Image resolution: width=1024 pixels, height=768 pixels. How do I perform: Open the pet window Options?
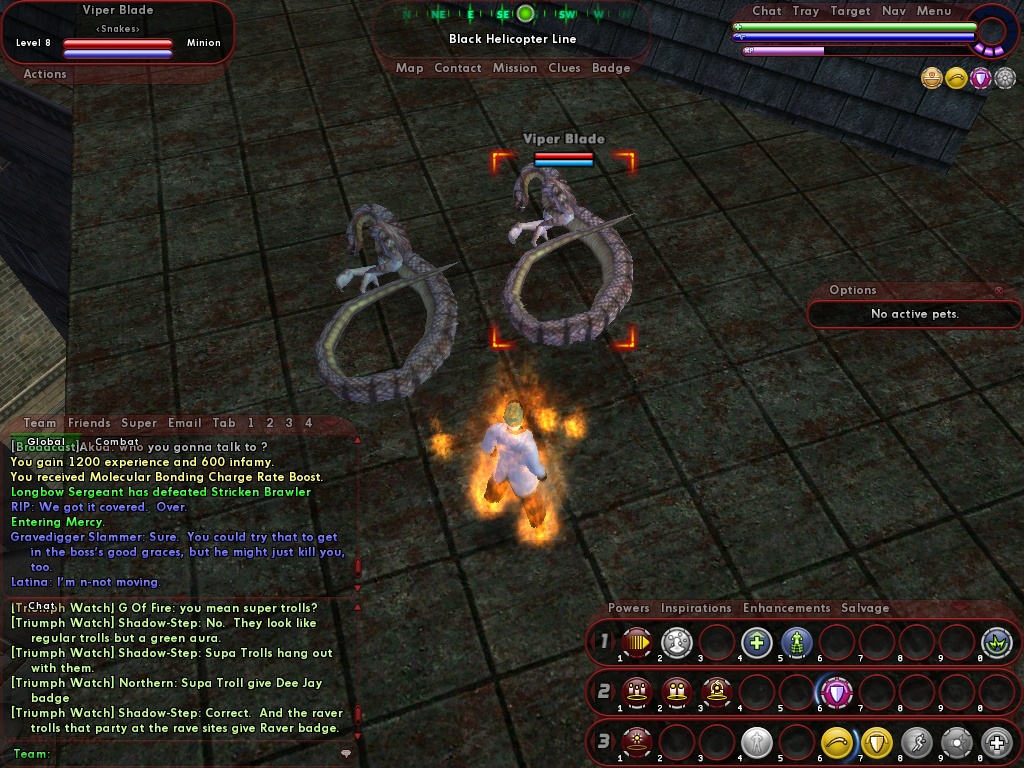tap(853, 290)
